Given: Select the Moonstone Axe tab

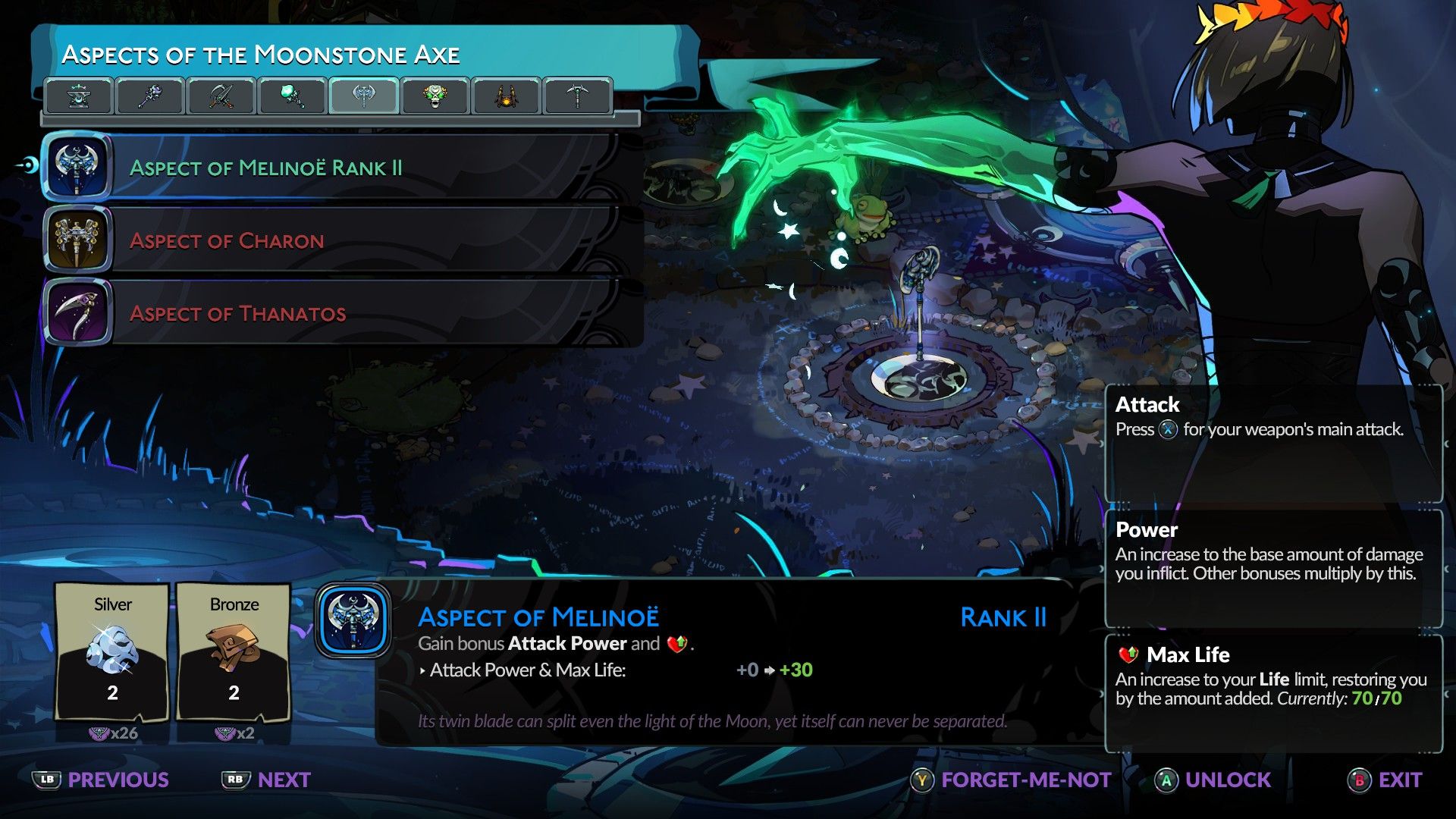Looking at the screenshot, I should pyautogui.click(x=364, y=96).
